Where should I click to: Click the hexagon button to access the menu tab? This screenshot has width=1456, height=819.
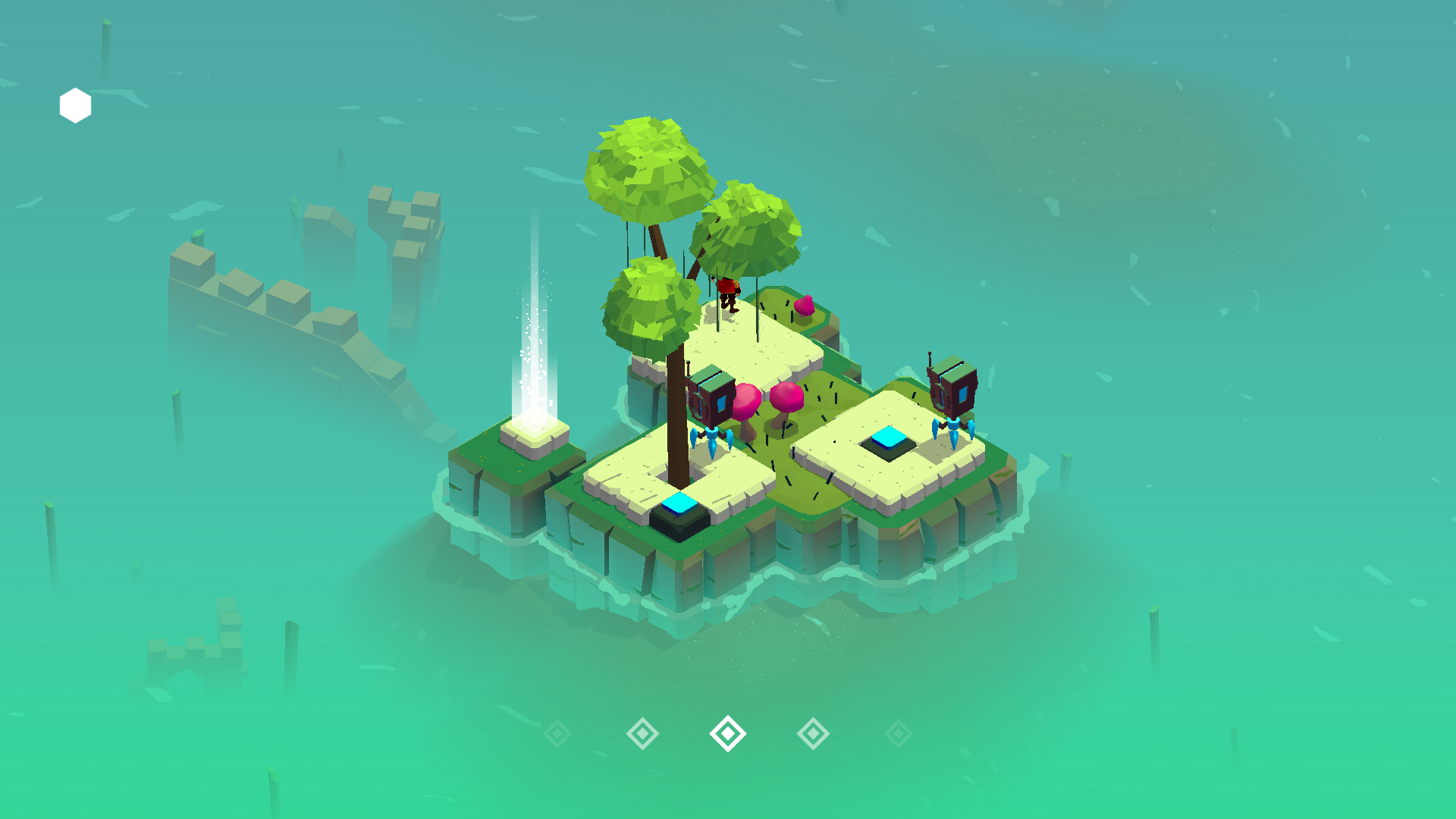[x=74, y=104]
